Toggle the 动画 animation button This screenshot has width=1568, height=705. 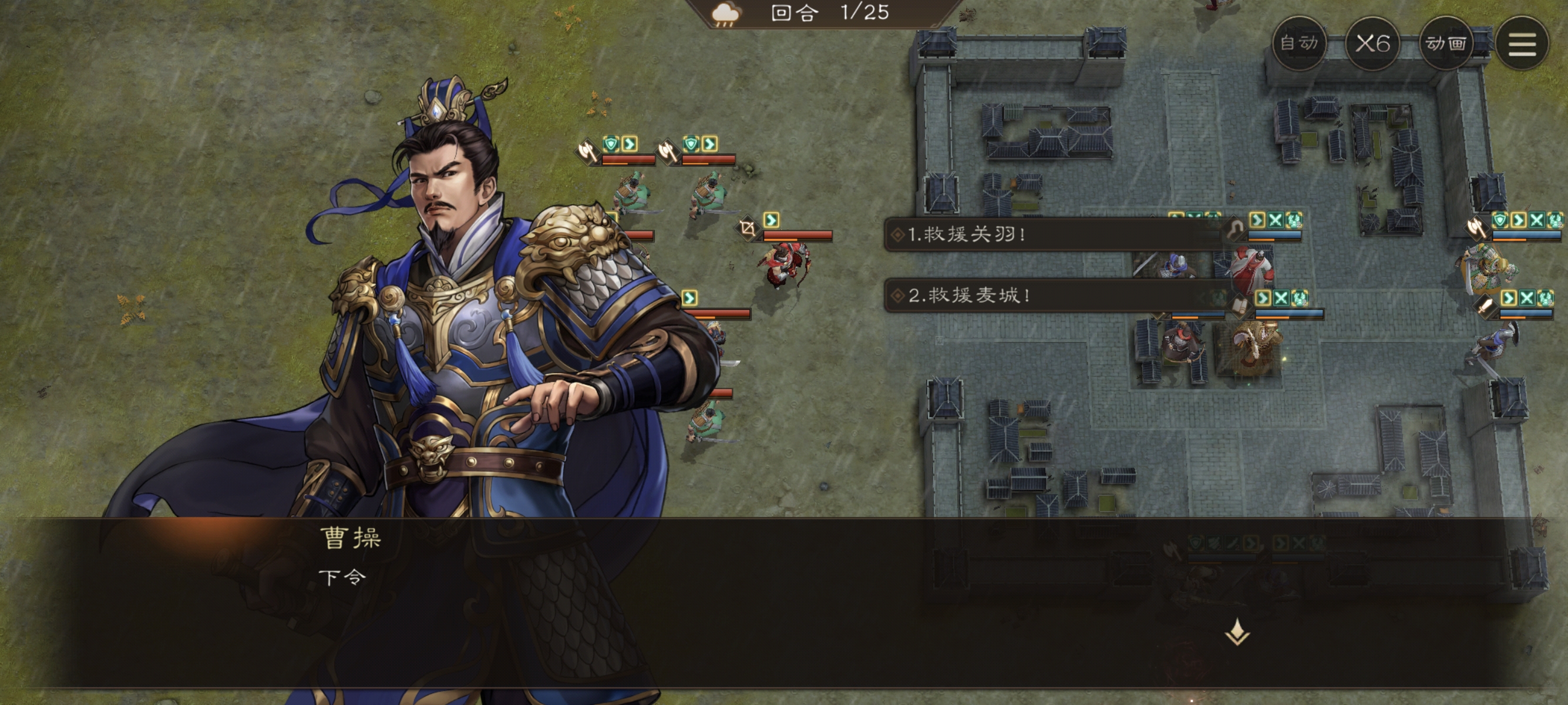pyautogui.click(x=1448, y=43)
